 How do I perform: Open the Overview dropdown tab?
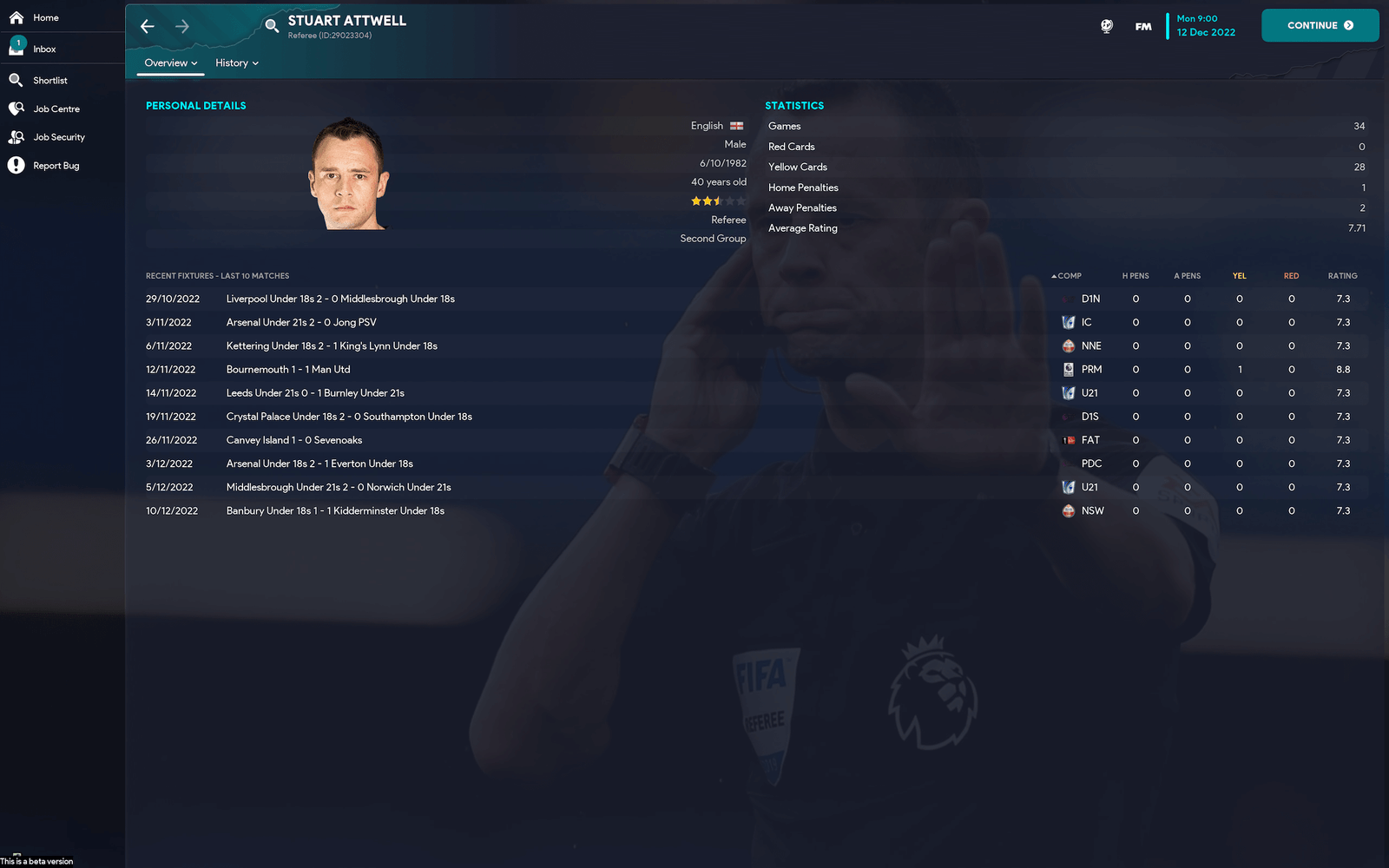pyautogui.click(x=171, y=63)
